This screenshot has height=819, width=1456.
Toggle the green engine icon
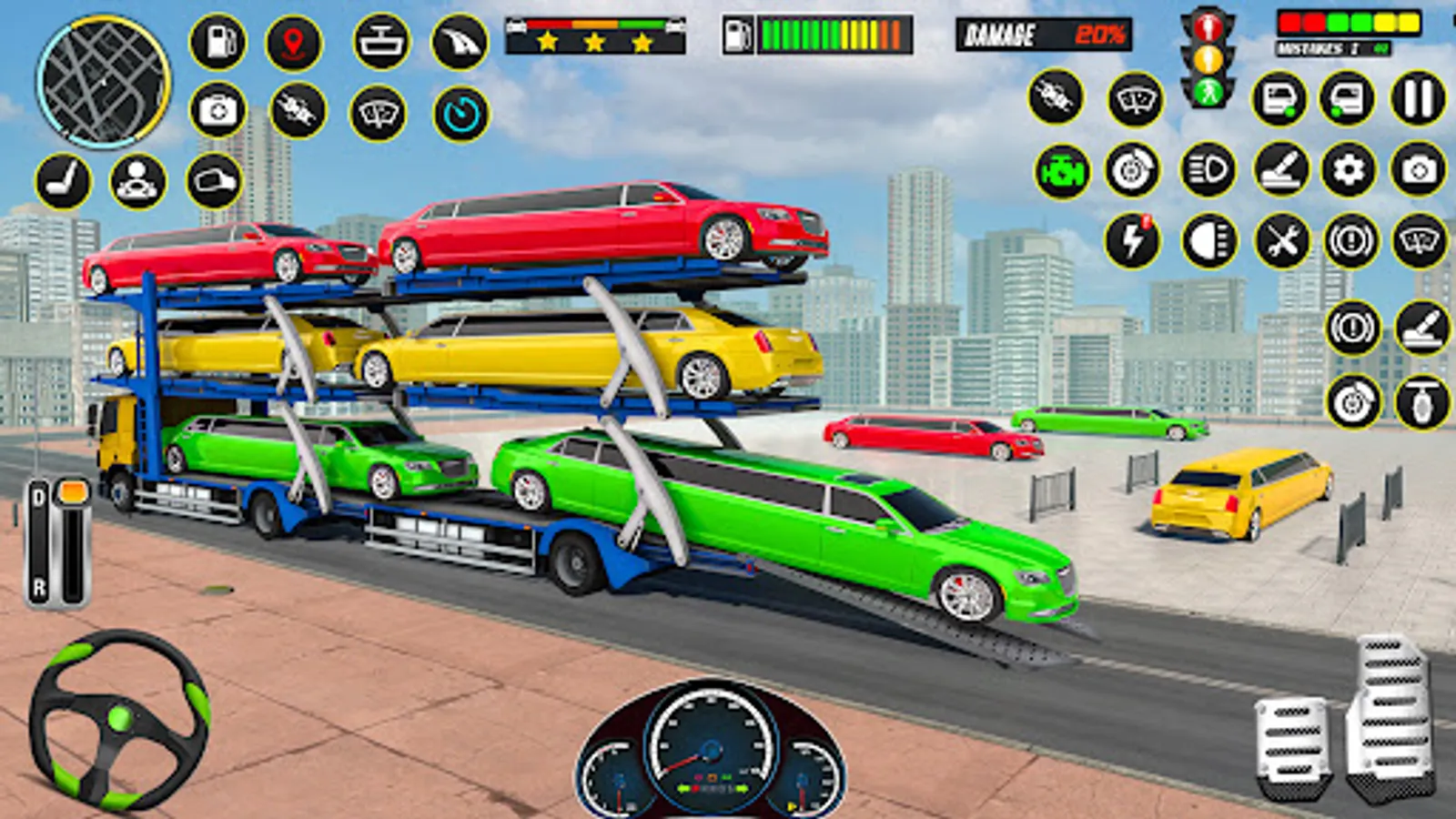(x=1062, y=171)
